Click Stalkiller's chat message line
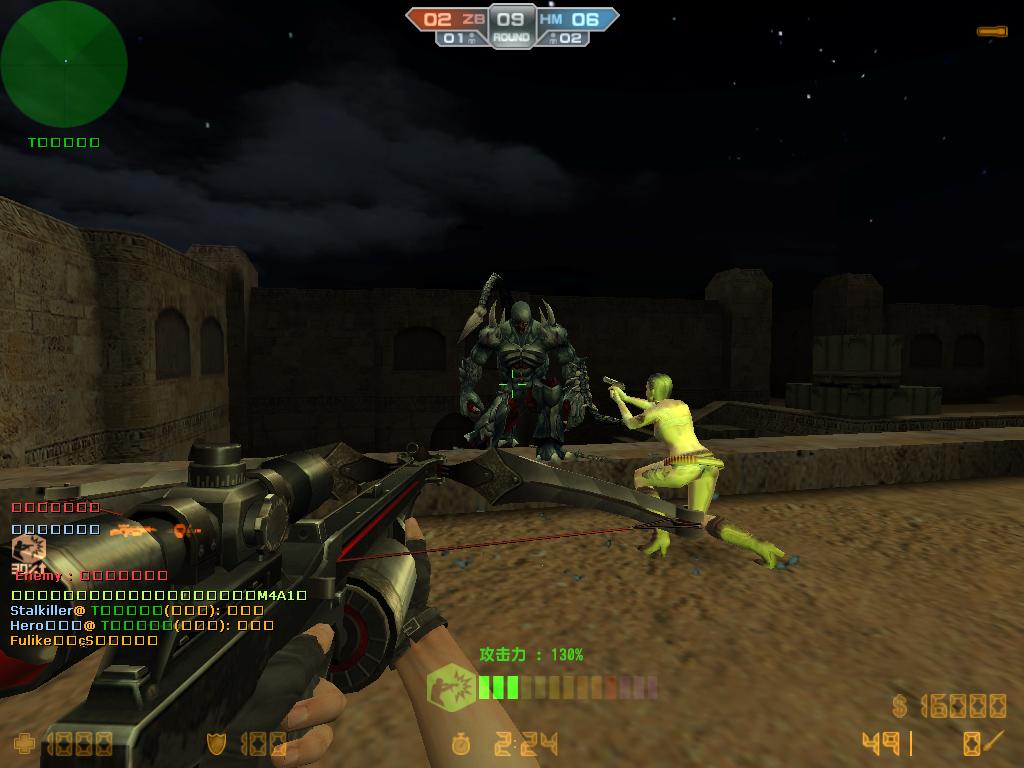1024x768 pixels. 137,610
